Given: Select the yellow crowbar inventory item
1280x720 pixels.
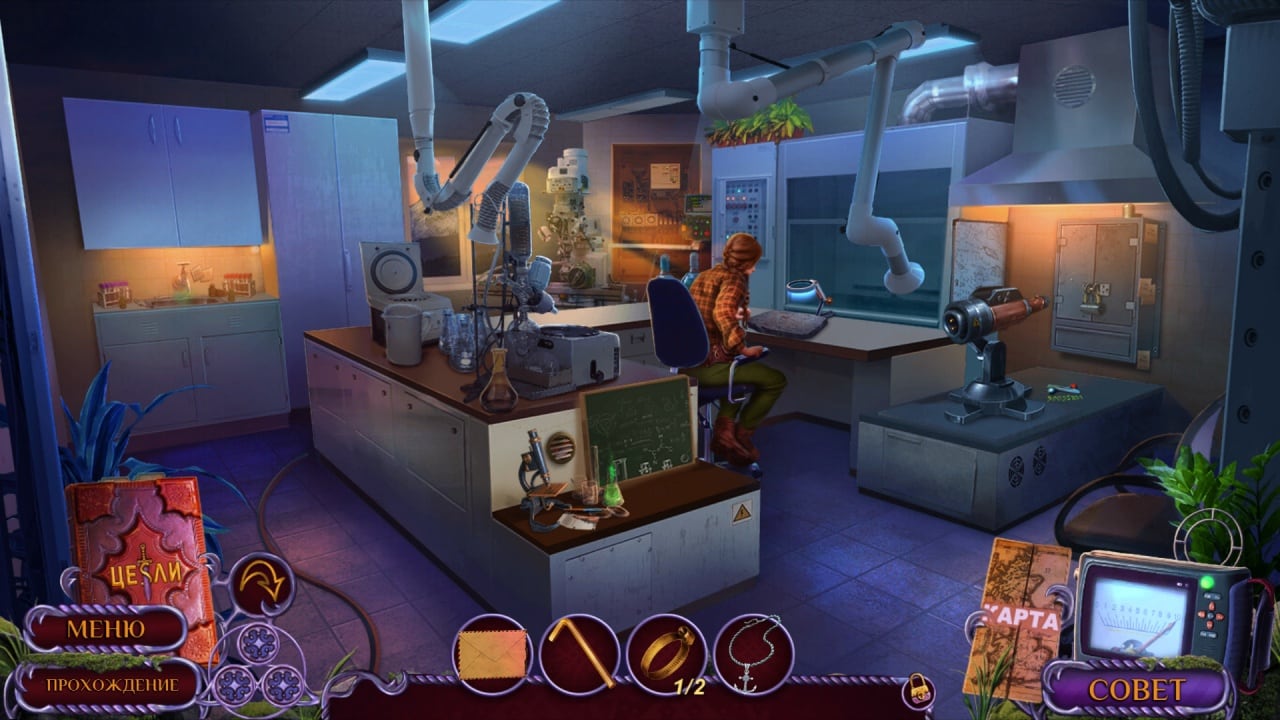Looking at the screenshot, I should [x=578, y=655].
